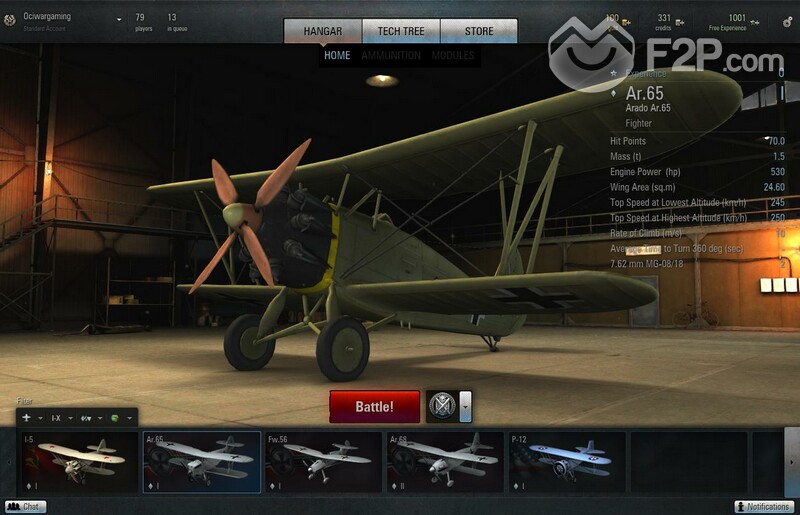Choose the P-12 plane thumbnail
The height and width of the screenshot is (515, 800).
click(567, 462)
